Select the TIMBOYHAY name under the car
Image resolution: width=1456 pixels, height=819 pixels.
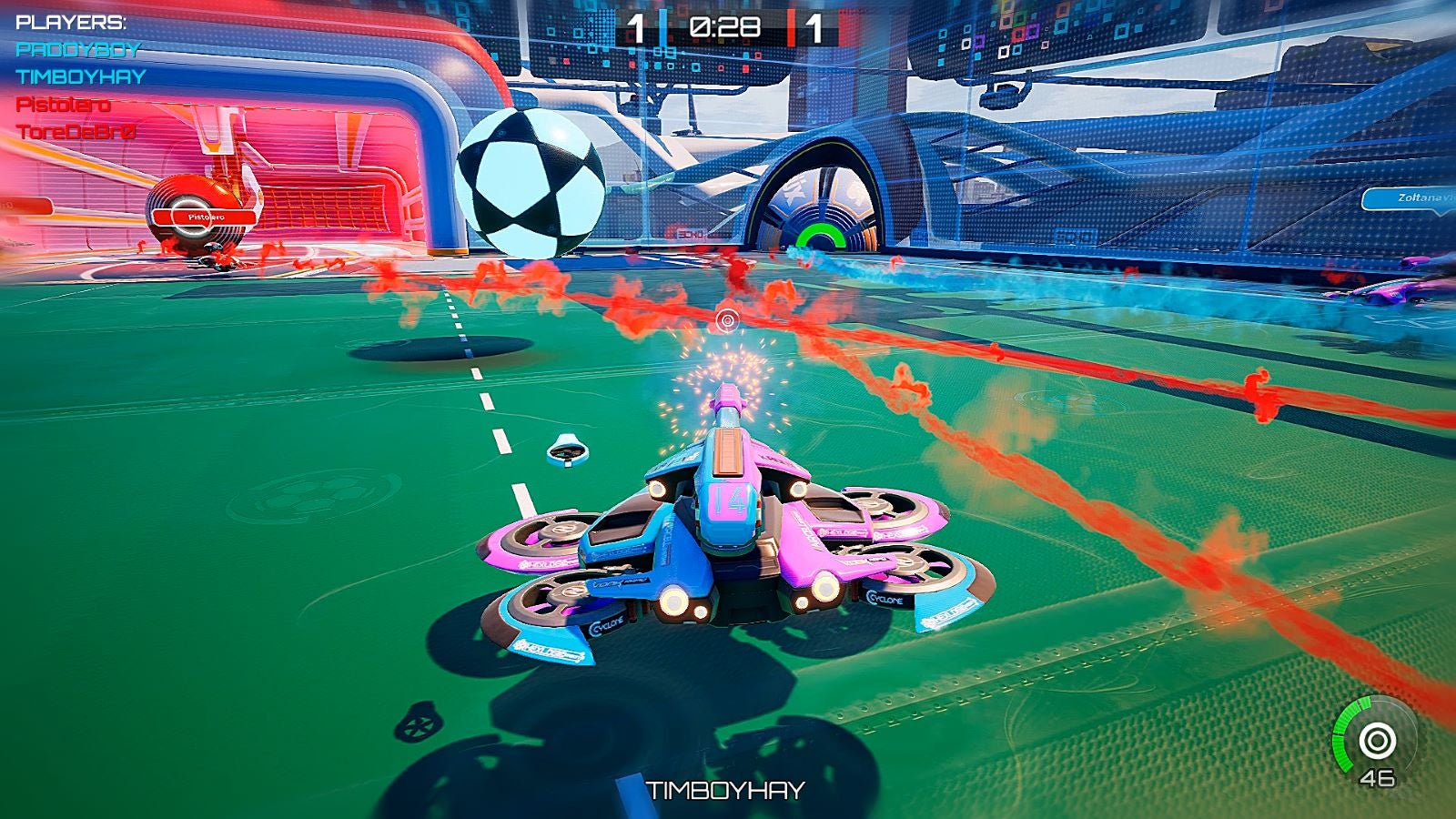tap(723, 788)
